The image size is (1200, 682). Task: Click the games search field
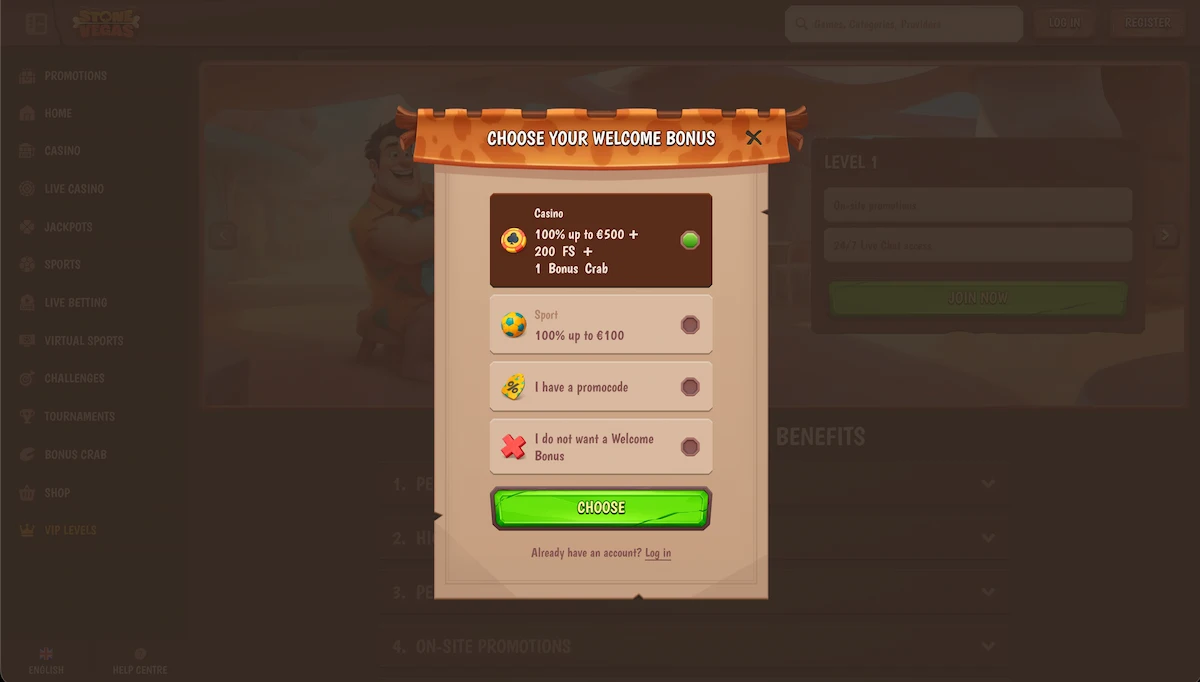point(903,24)
